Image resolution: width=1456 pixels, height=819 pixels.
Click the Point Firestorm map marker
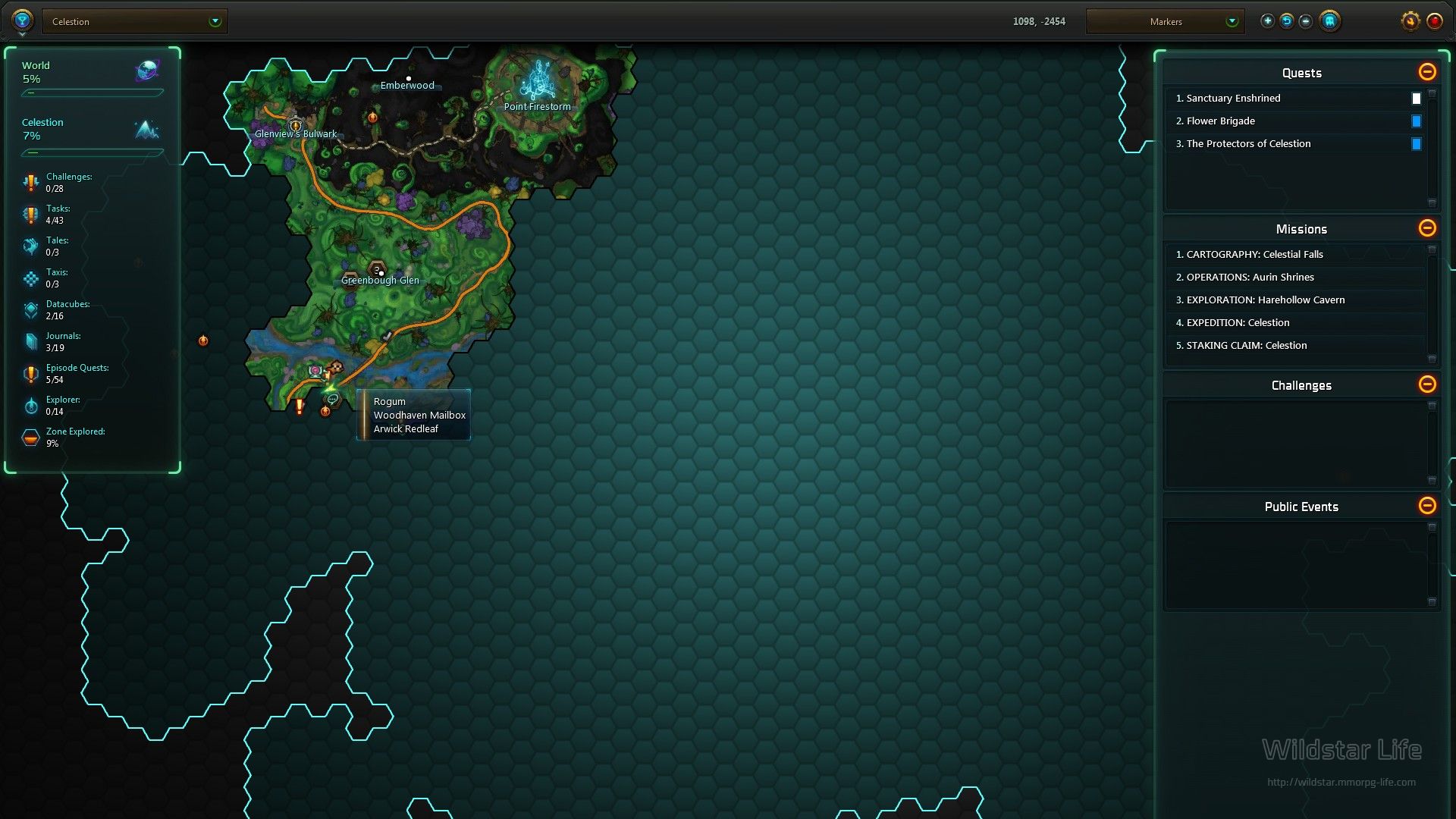(x=538, y=82)
